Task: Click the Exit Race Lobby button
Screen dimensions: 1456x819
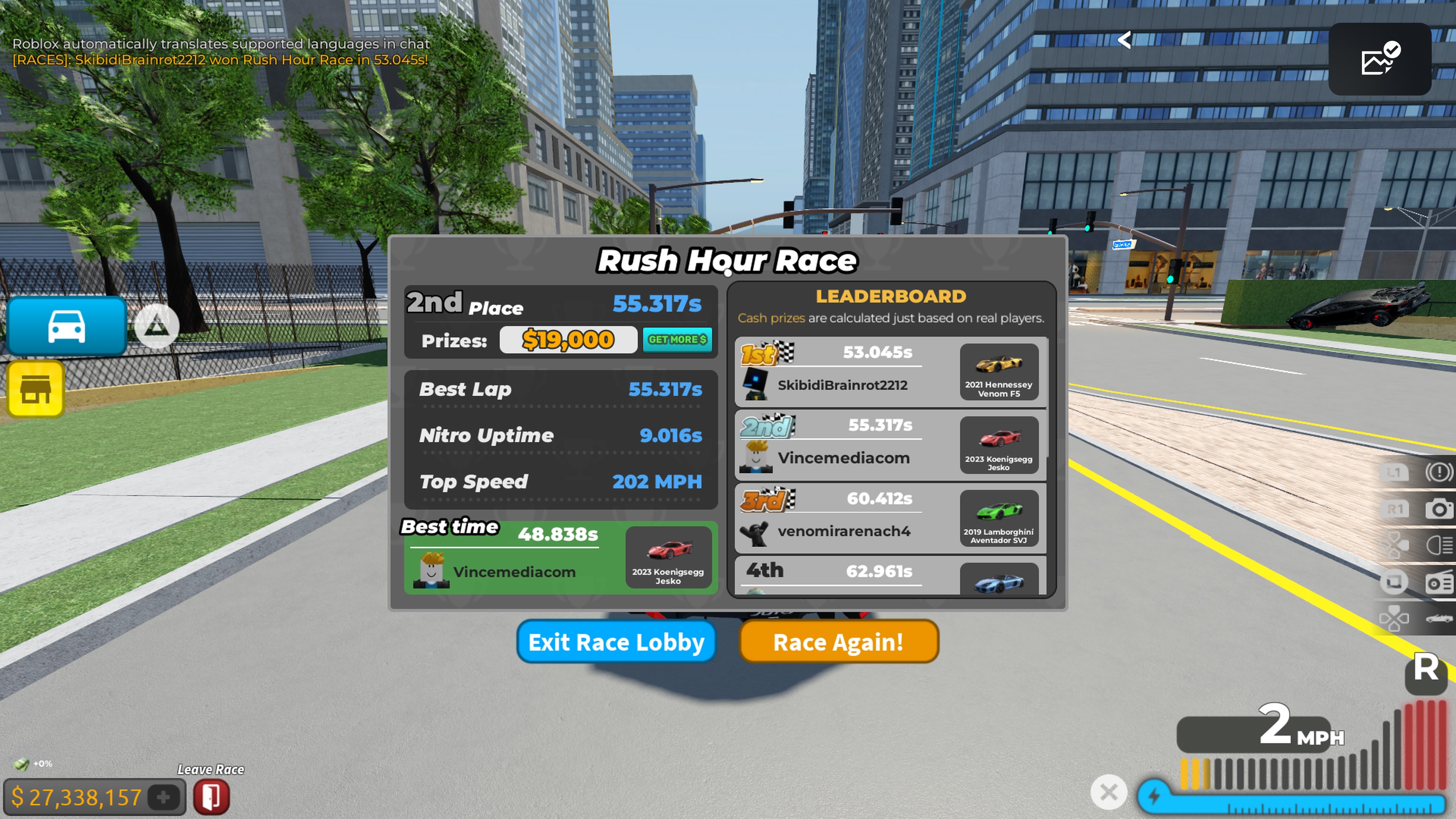Action: click(616, 642)
